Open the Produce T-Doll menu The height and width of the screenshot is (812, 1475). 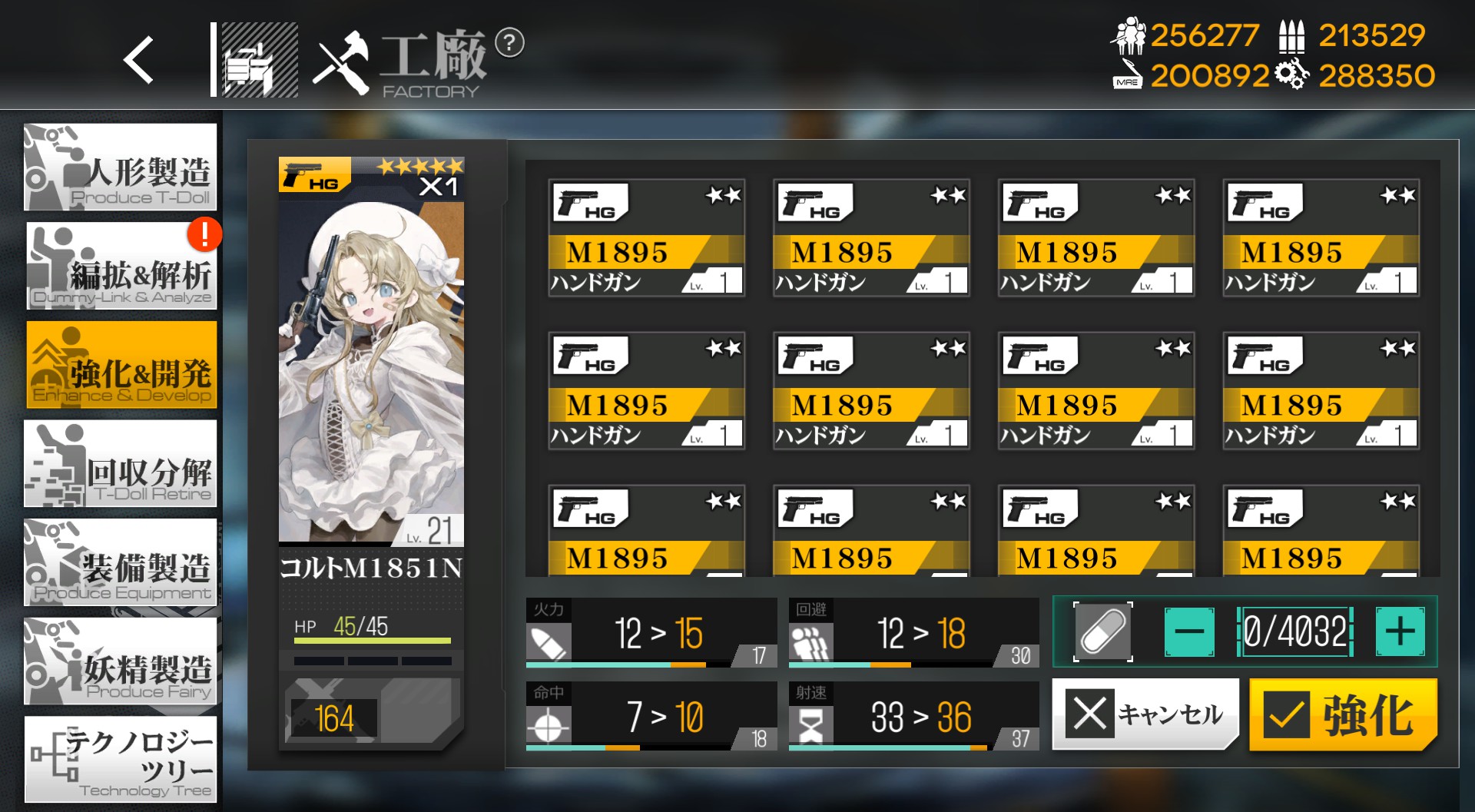(121, 167)
